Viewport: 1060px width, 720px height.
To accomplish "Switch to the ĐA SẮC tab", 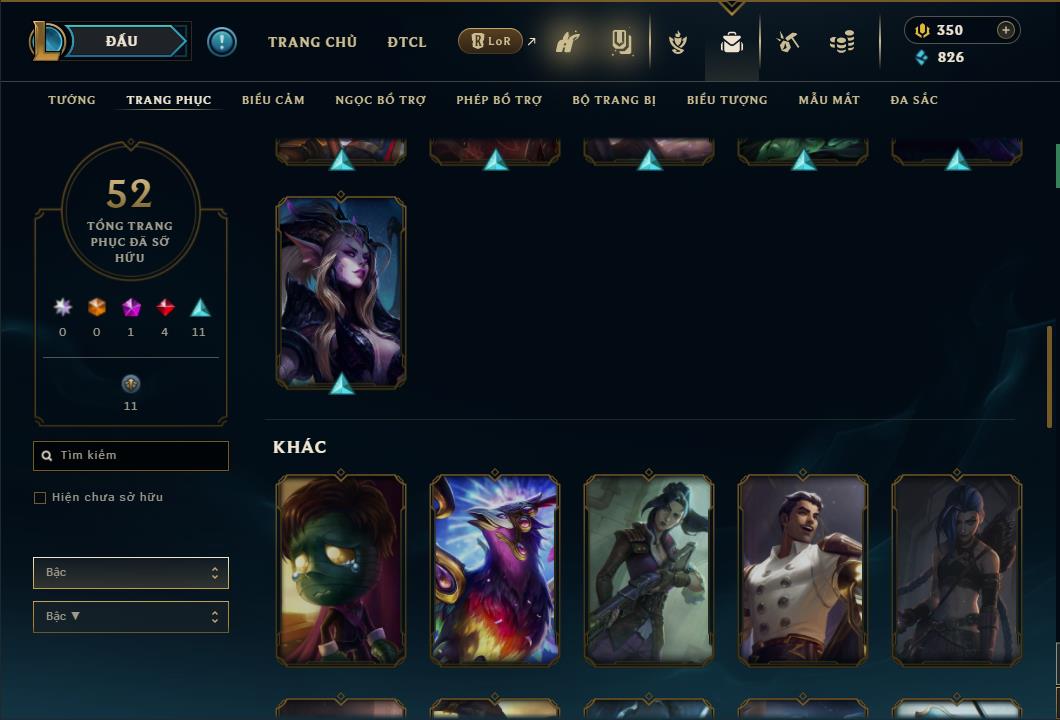I will [x=914, y=100].
